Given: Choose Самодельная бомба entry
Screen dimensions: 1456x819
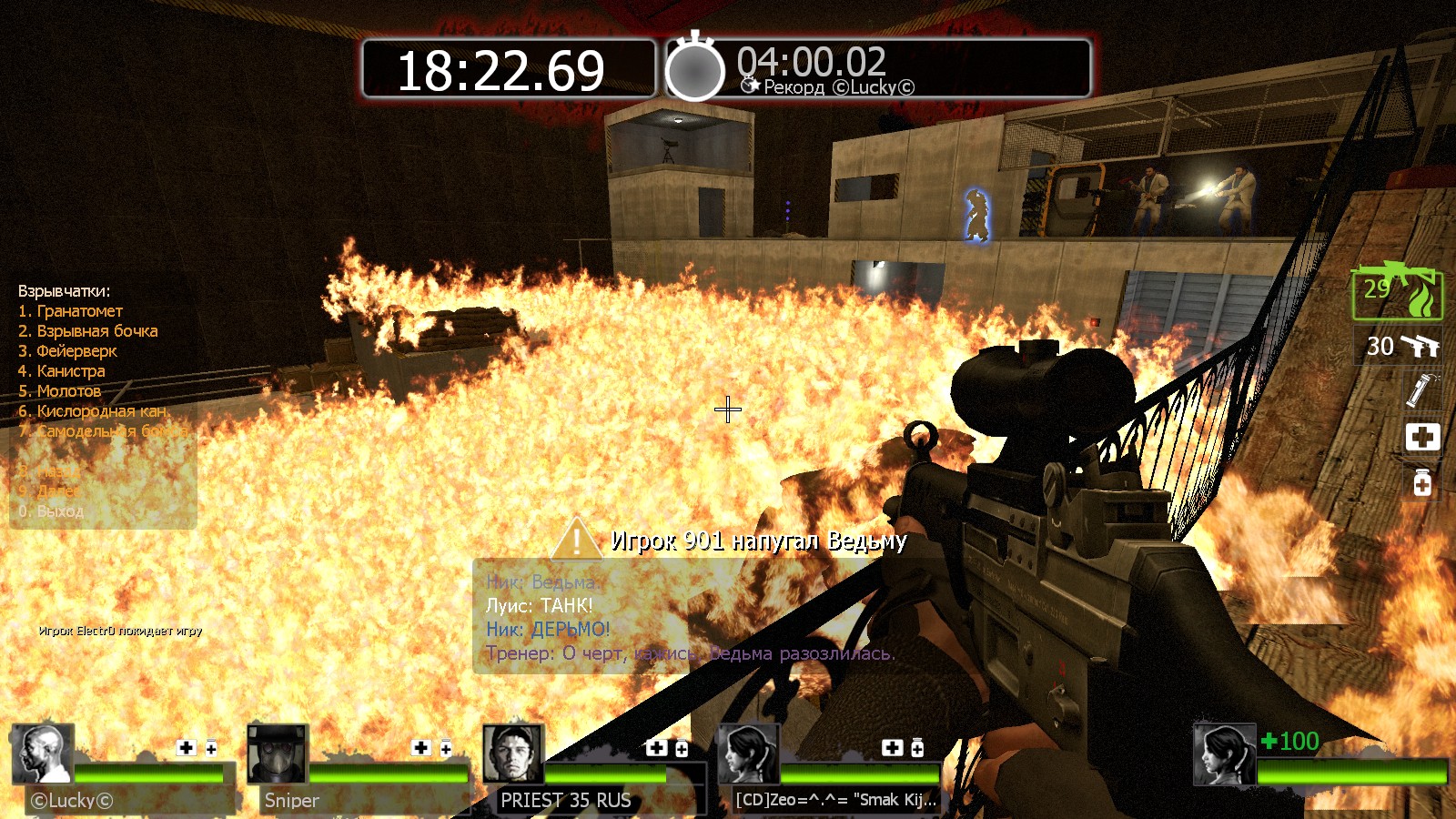Looking at the screenshot, I should (x=103, y=431).
